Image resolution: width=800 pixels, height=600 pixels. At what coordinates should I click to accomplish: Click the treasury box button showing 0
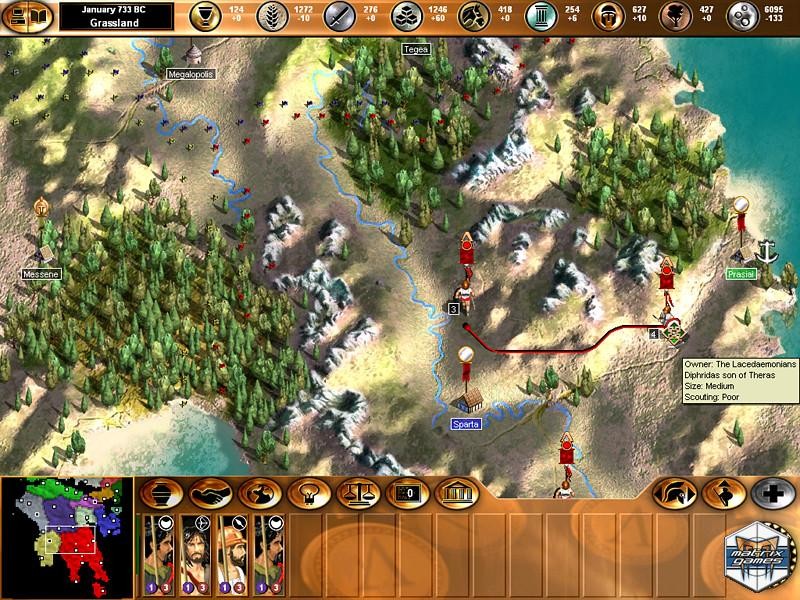406,493
